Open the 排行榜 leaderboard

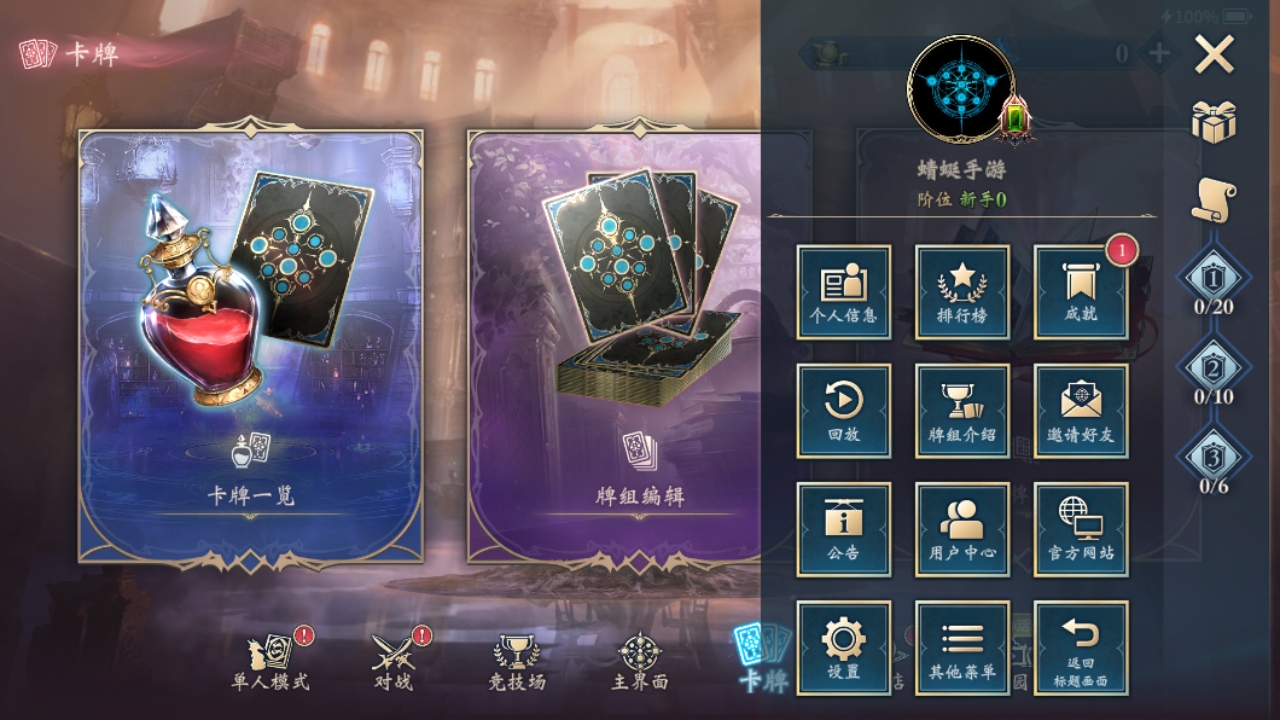(x=962, y=292)
